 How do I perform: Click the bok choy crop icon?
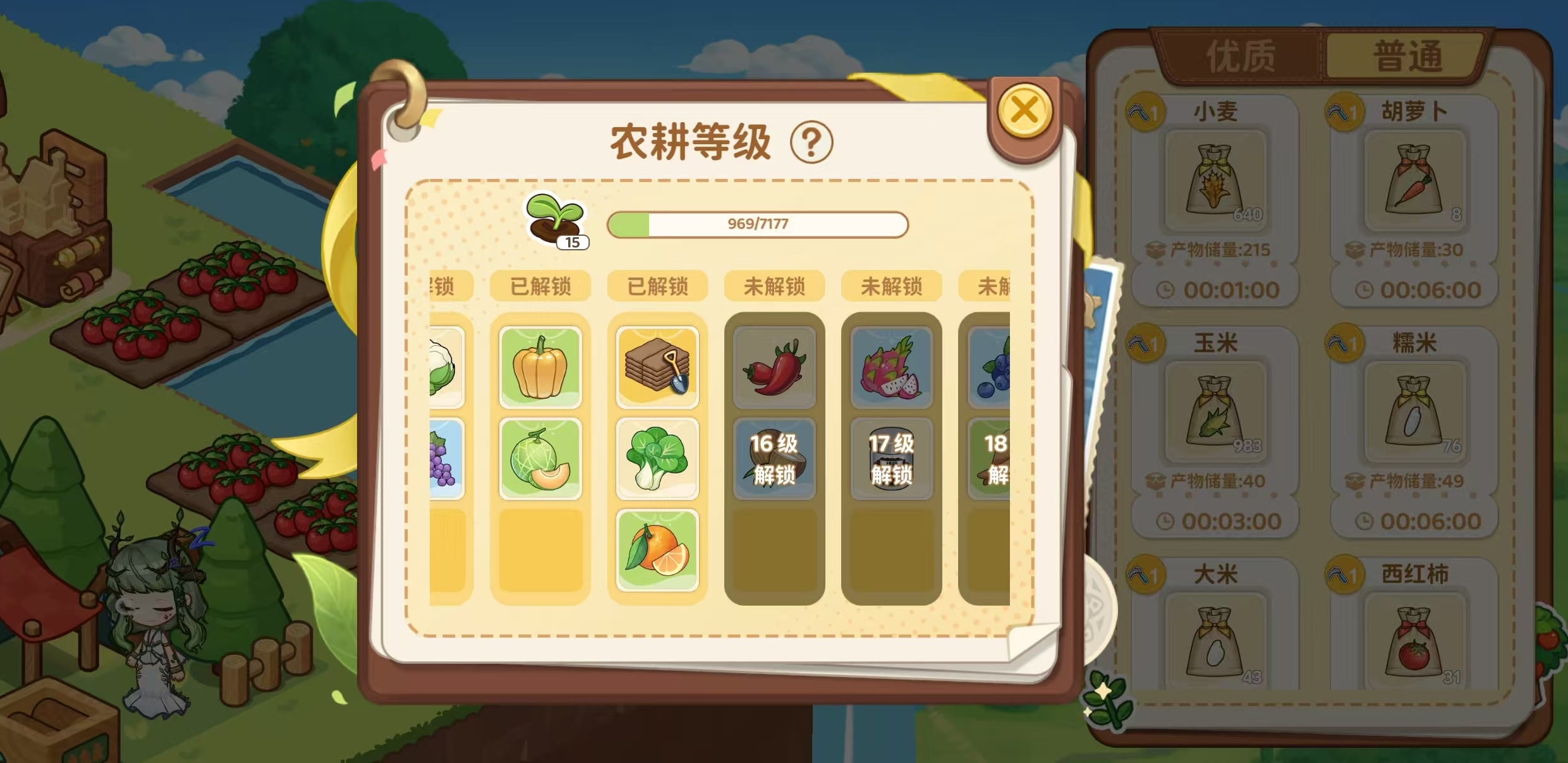click(657, 458)
